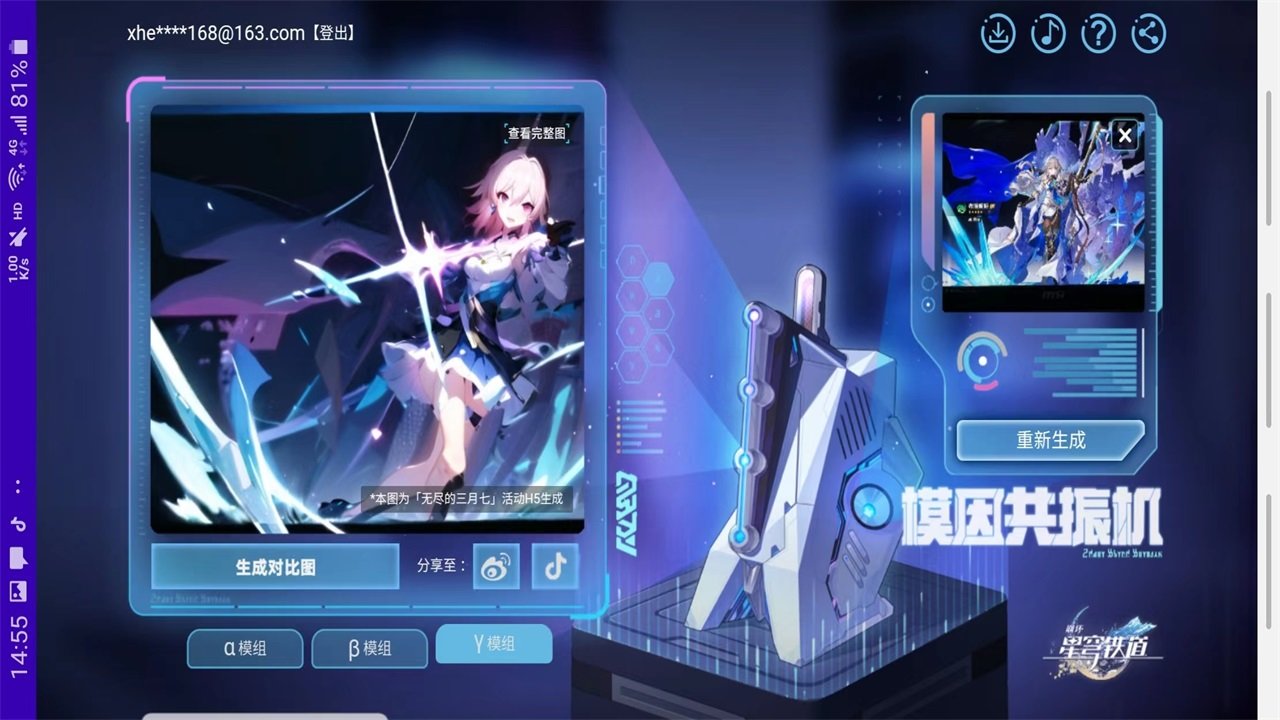Switch to the α模组 module
Viewport: 1280px width, 720px height.
[x=245, y=648]
